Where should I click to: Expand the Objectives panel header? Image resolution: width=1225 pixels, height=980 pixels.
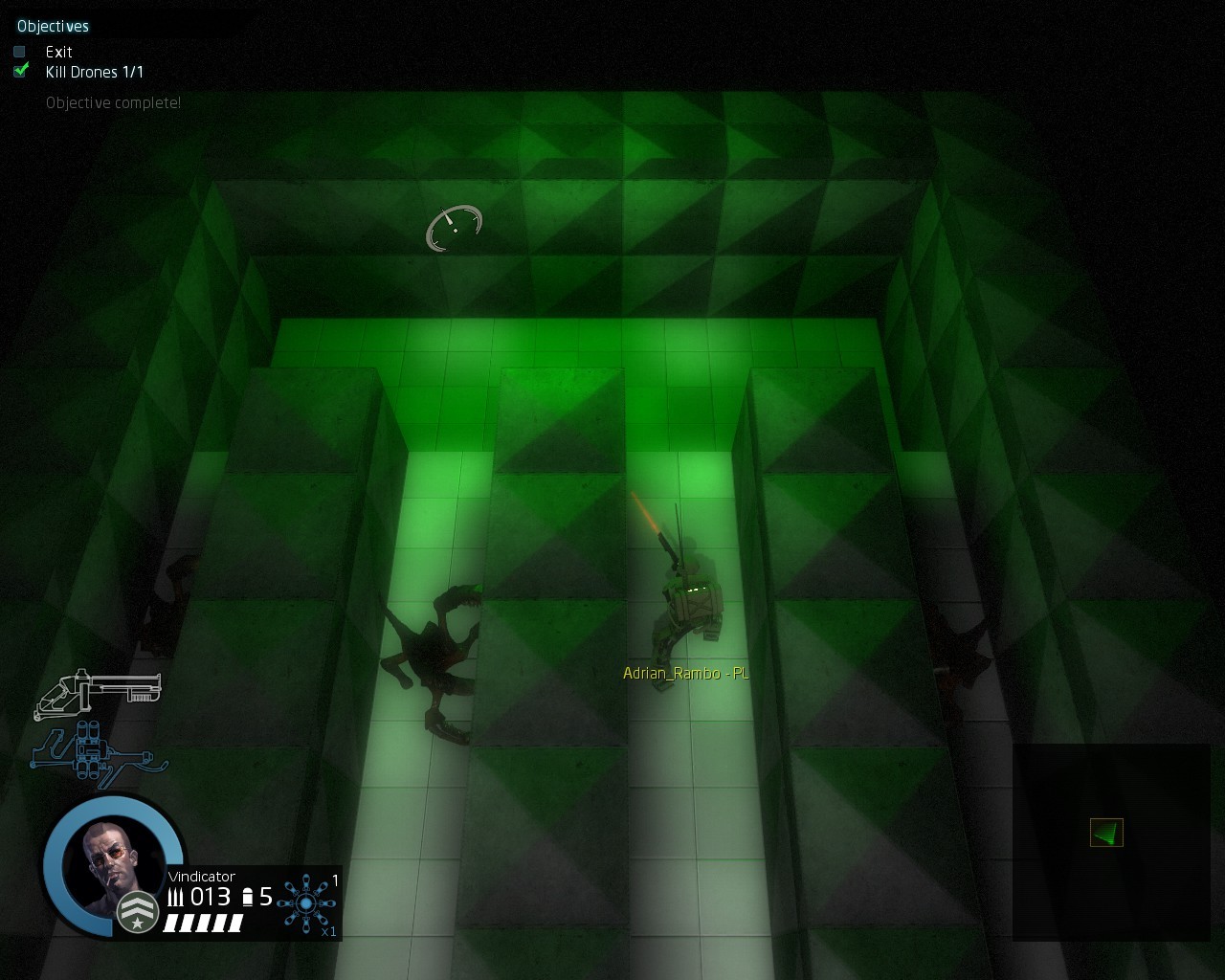pos(53,26)
